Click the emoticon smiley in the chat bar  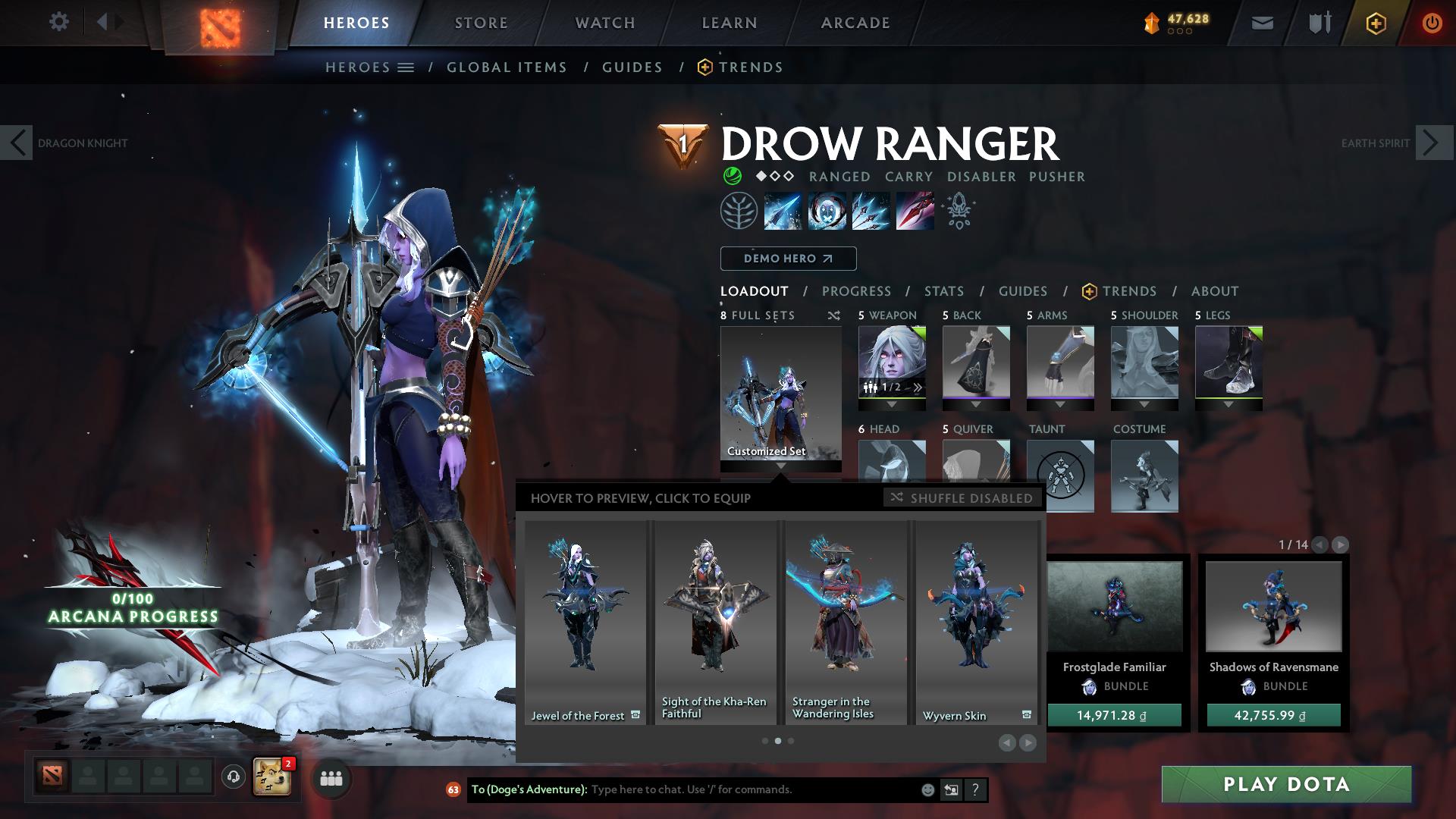(x=927, y=789)
